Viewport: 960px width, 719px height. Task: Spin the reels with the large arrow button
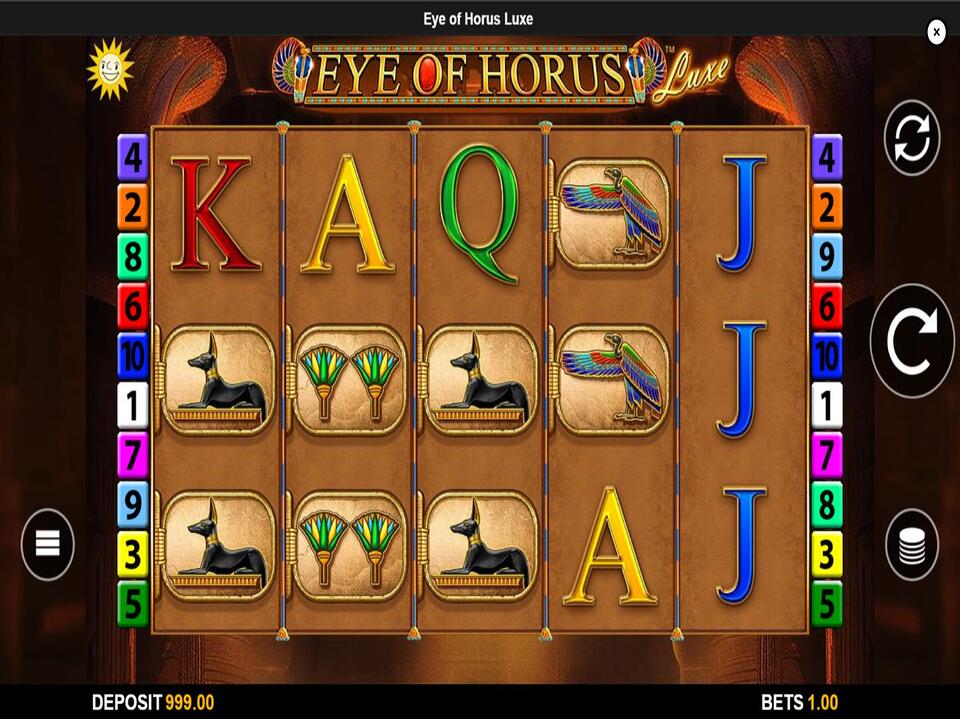911,341
